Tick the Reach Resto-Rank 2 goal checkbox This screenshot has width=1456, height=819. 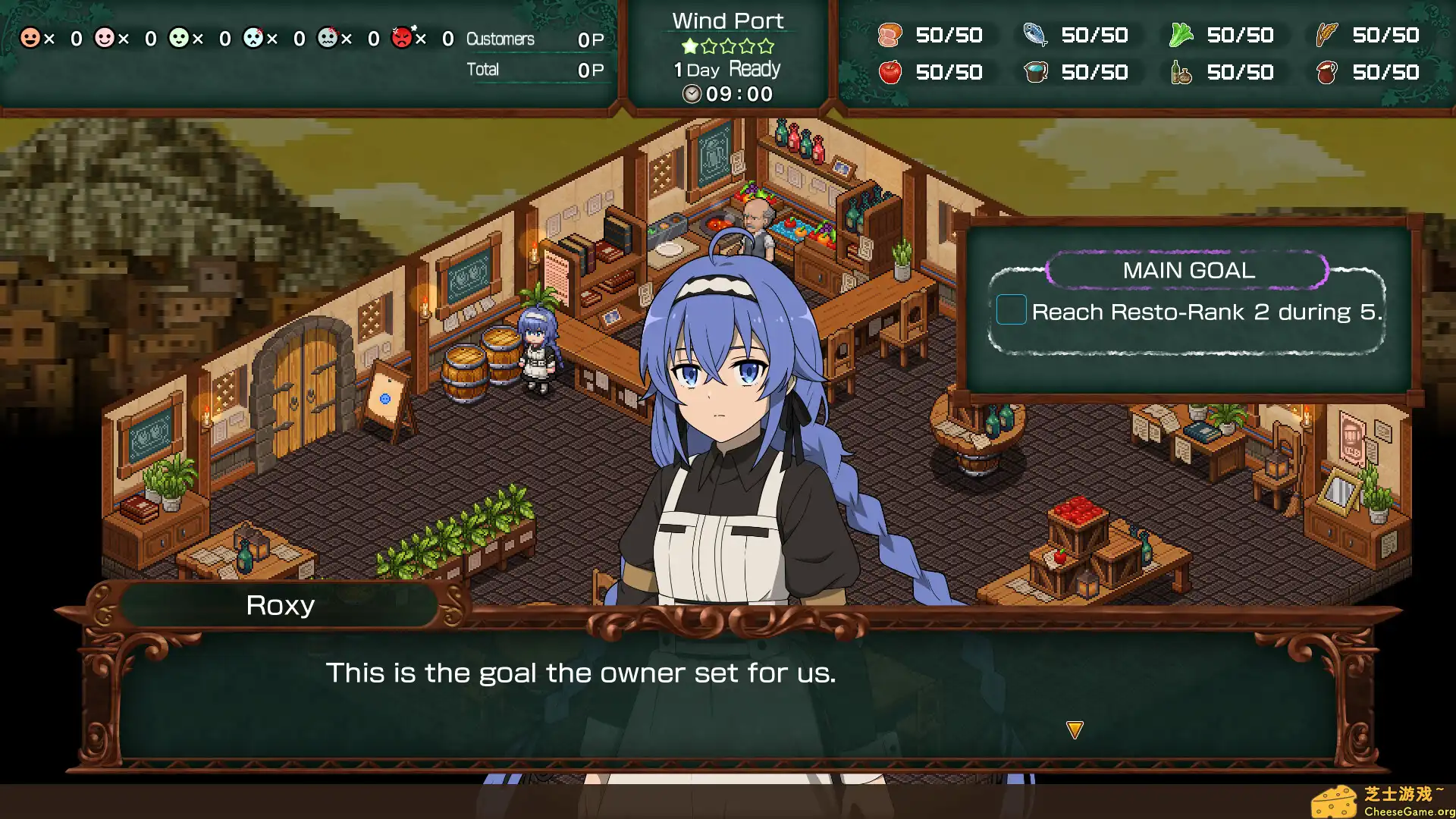1011,311
